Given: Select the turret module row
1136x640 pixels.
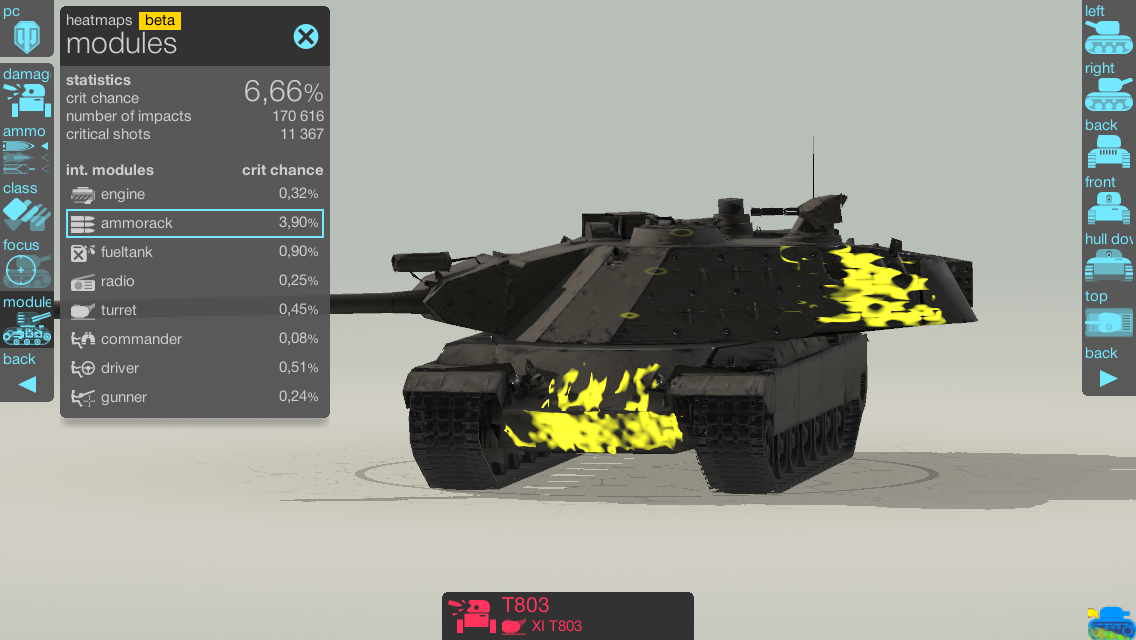Looking at the screenshot, I should click(195, 310).
